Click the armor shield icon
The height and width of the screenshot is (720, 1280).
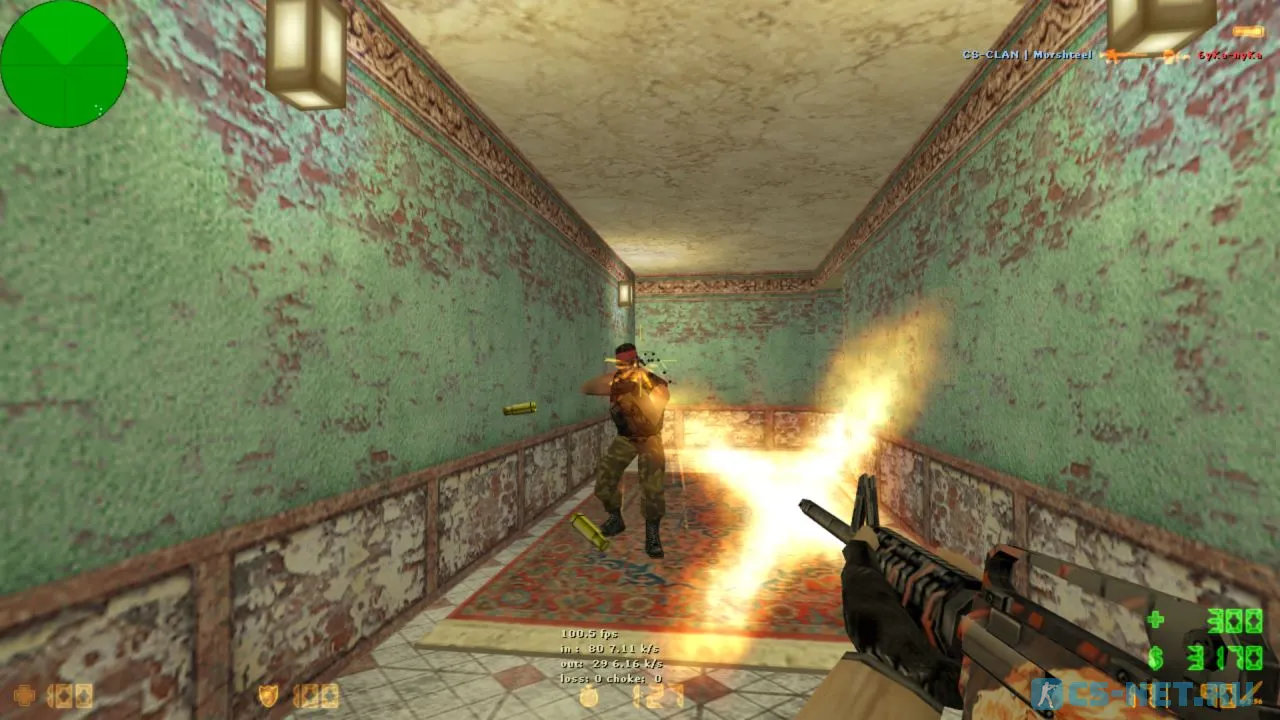click(269, 695)
